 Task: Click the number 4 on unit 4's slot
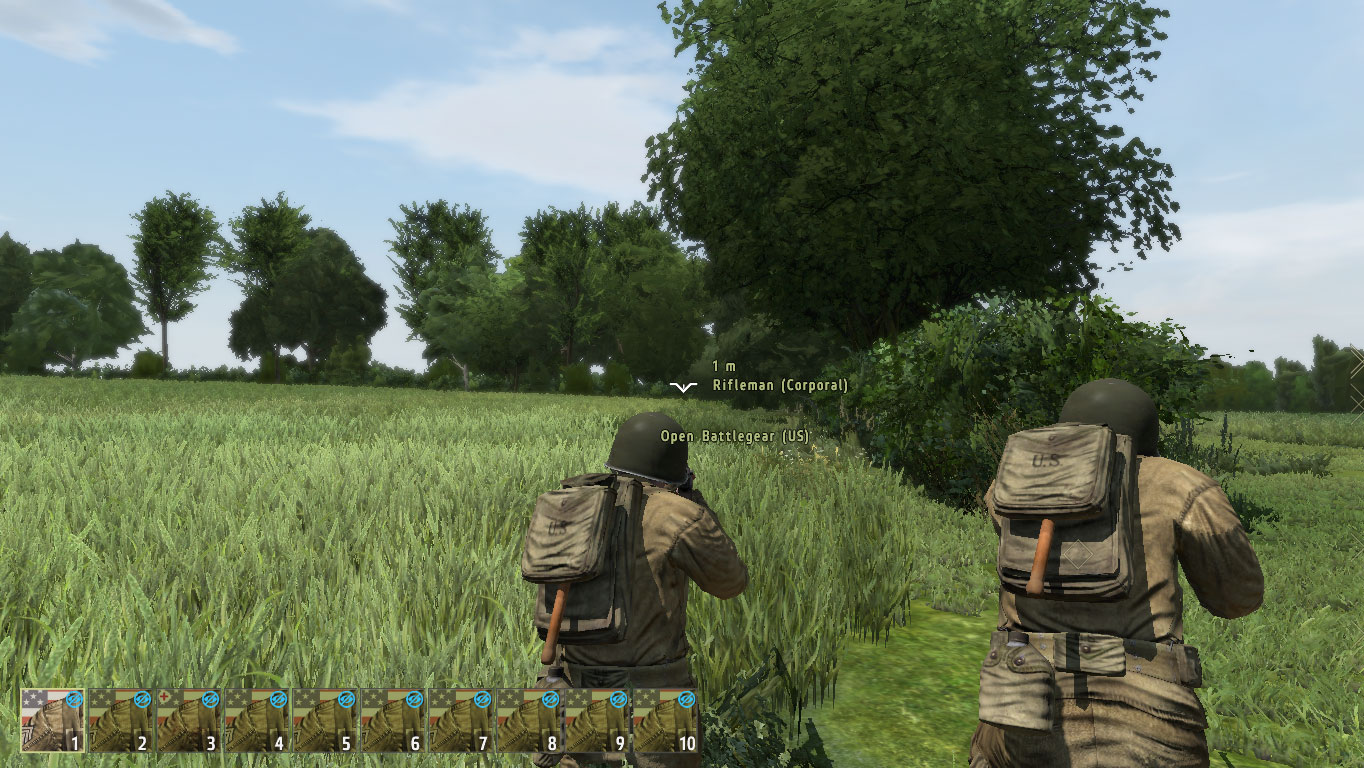281,742
